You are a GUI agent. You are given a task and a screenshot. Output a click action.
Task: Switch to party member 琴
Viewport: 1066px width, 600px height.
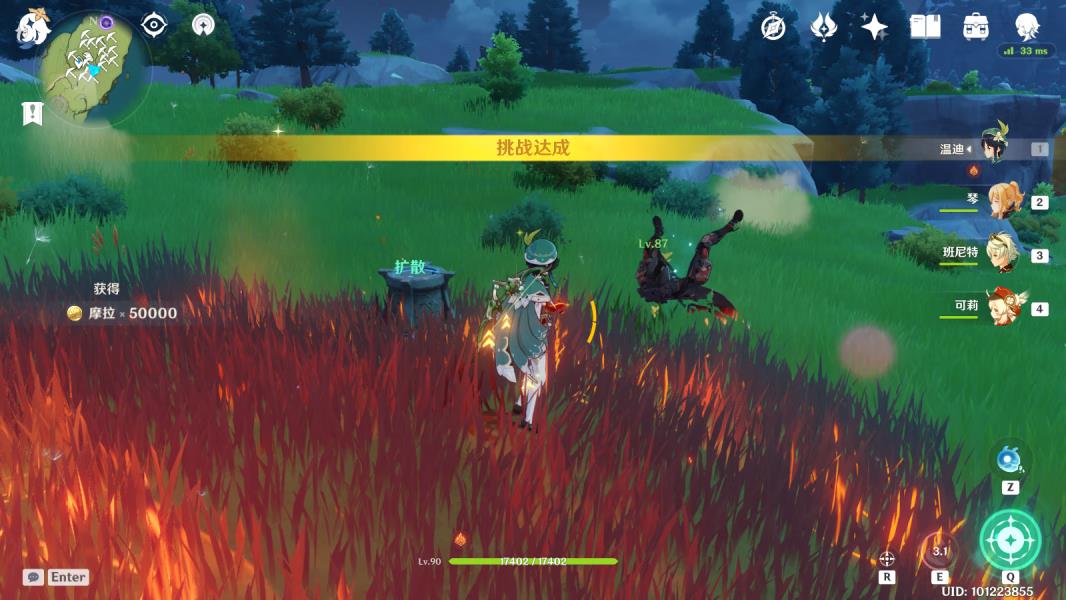(x=1003, y=201)
